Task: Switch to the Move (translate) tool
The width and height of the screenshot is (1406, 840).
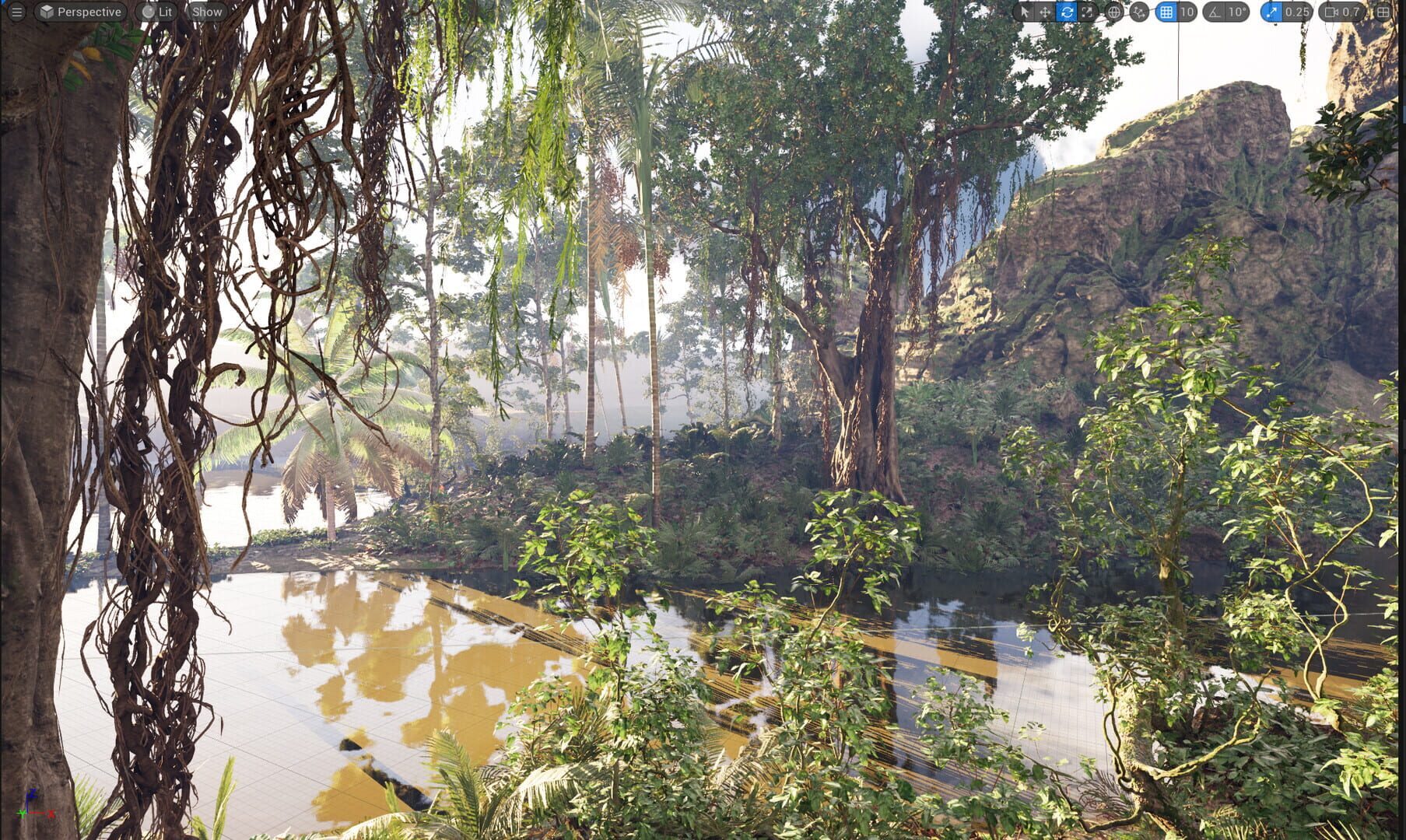Action: [1043, 12]
